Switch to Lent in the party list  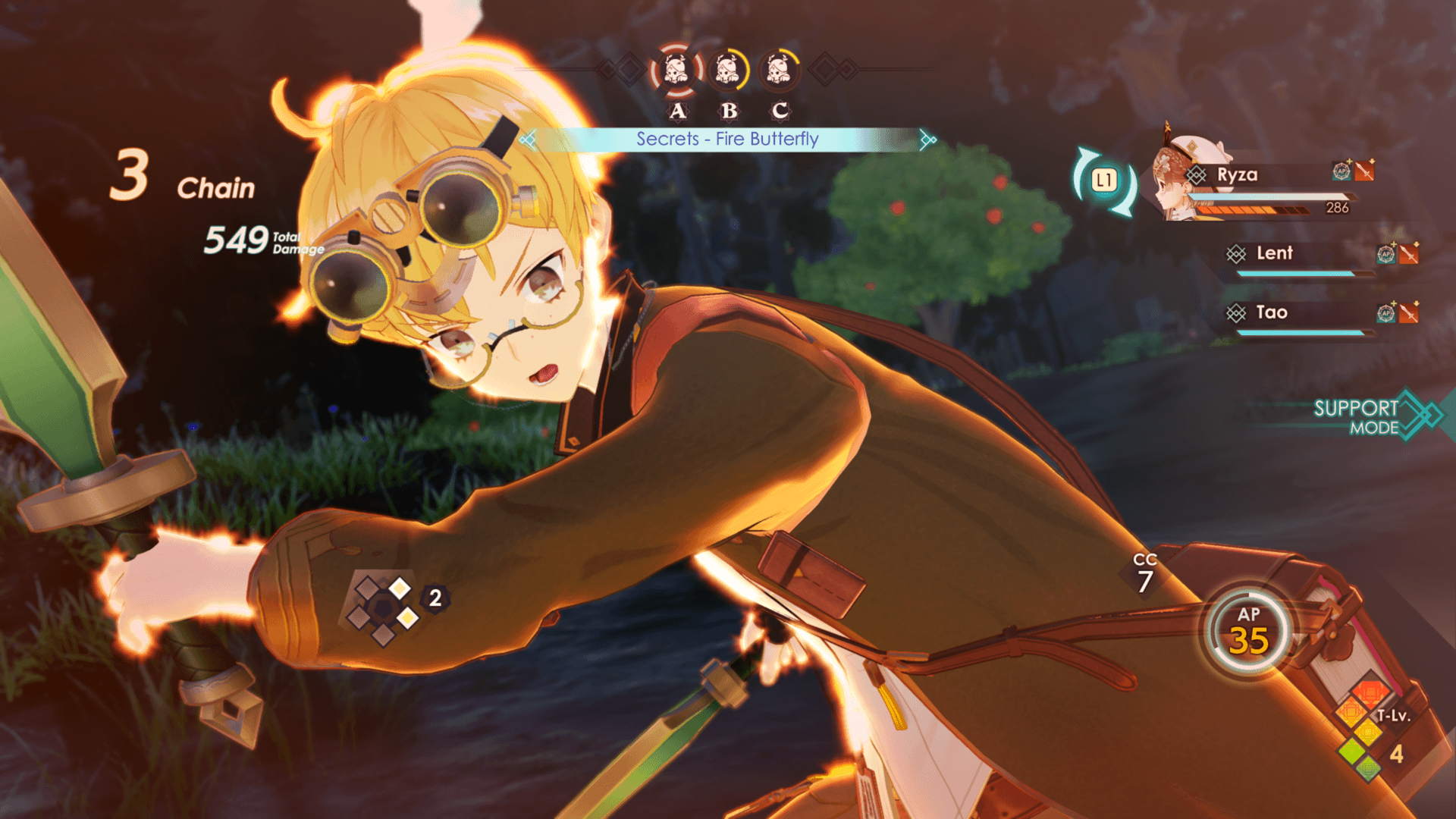1274,253
